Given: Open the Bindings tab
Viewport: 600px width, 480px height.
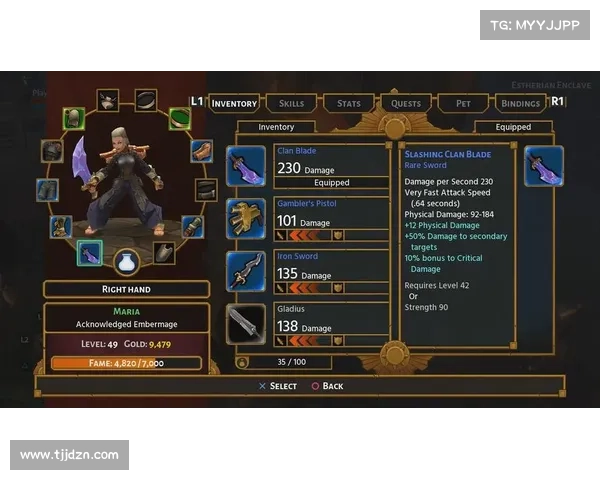Looking at the screenshot, I should (x=520, y=103).
